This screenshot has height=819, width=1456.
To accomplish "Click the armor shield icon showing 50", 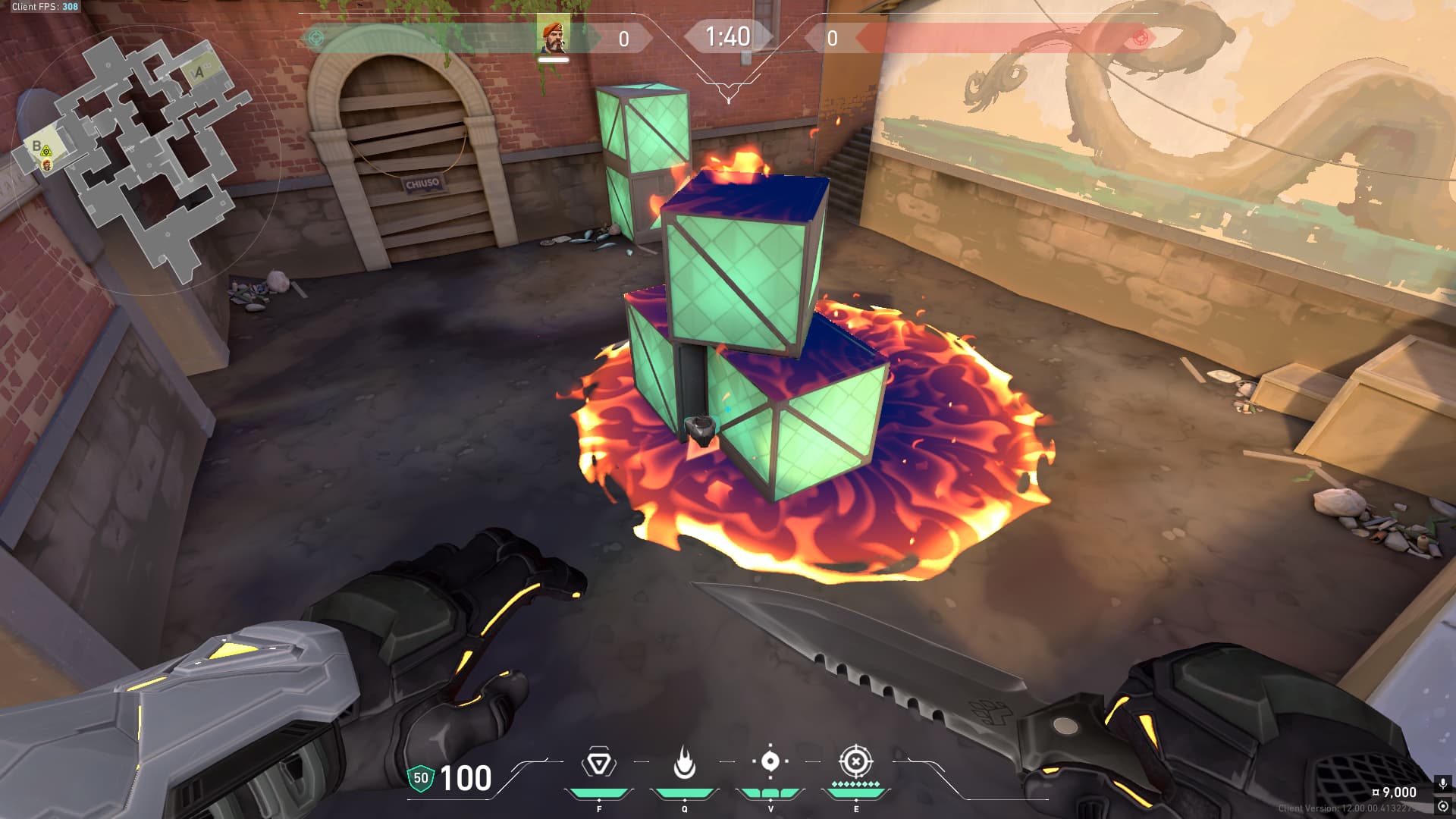I will 420,778.
